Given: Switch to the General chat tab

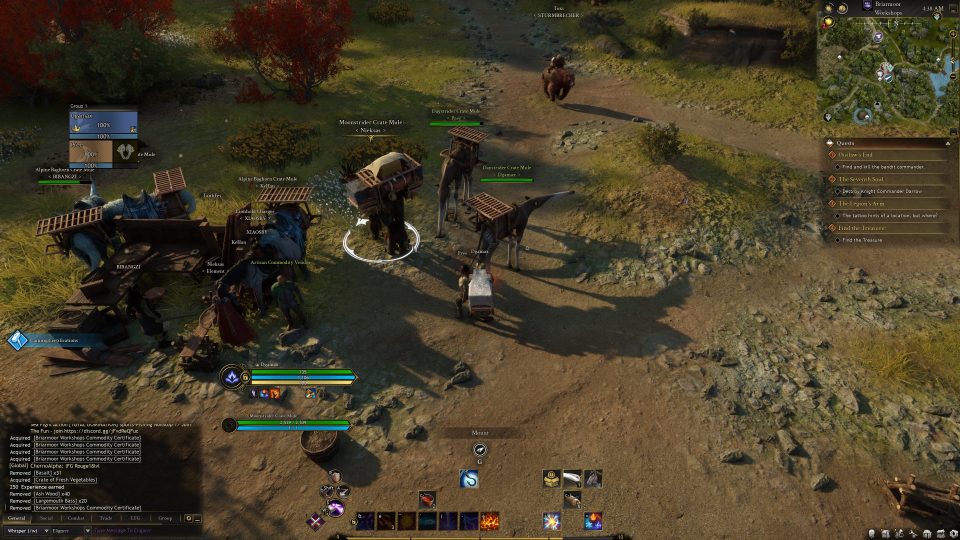Looking at the screenshot, I should [x=17, y=518].
